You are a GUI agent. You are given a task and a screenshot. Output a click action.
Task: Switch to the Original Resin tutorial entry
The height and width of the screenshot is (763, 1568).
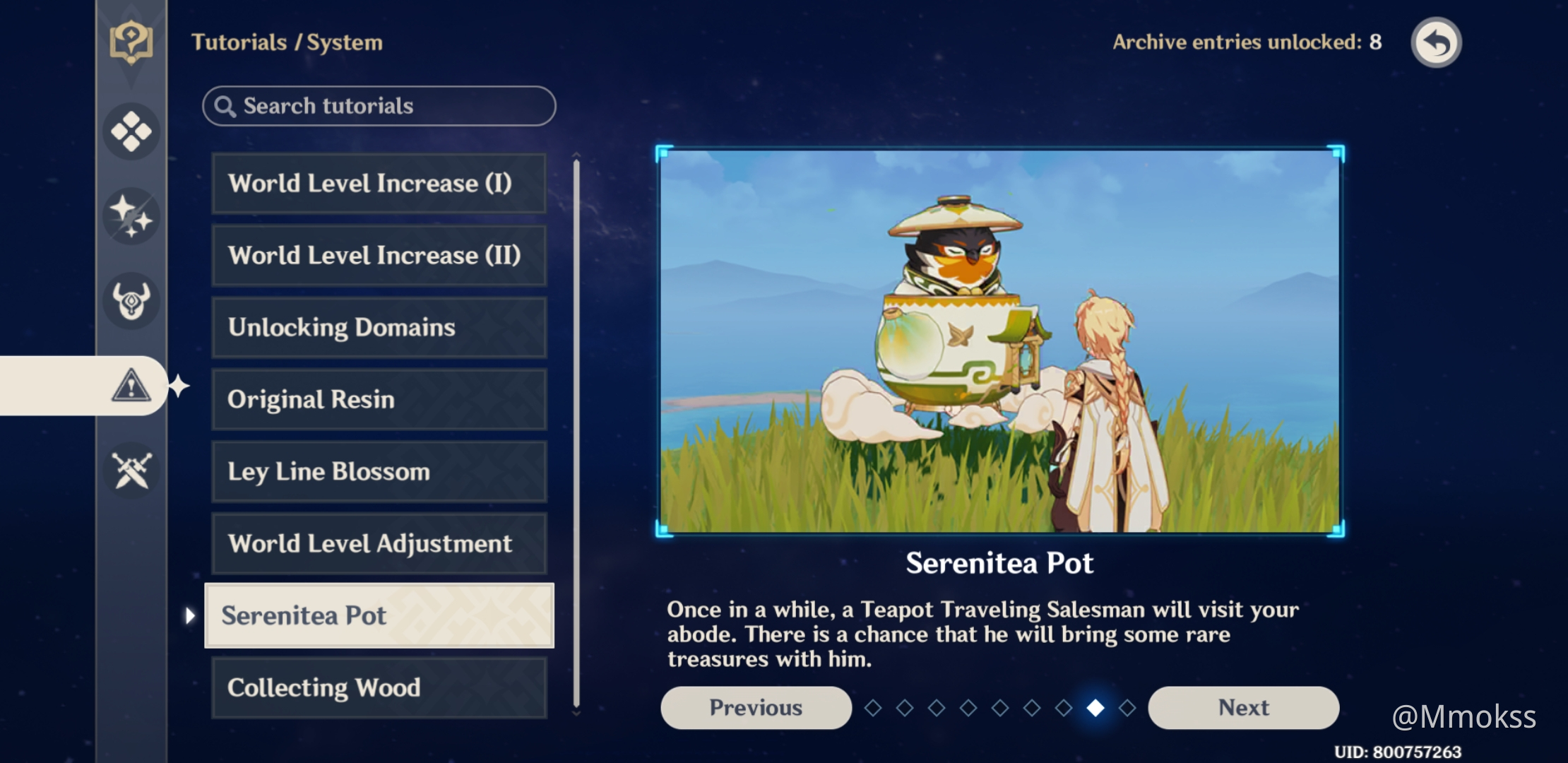pyautogui.click(x=379, y=399)
